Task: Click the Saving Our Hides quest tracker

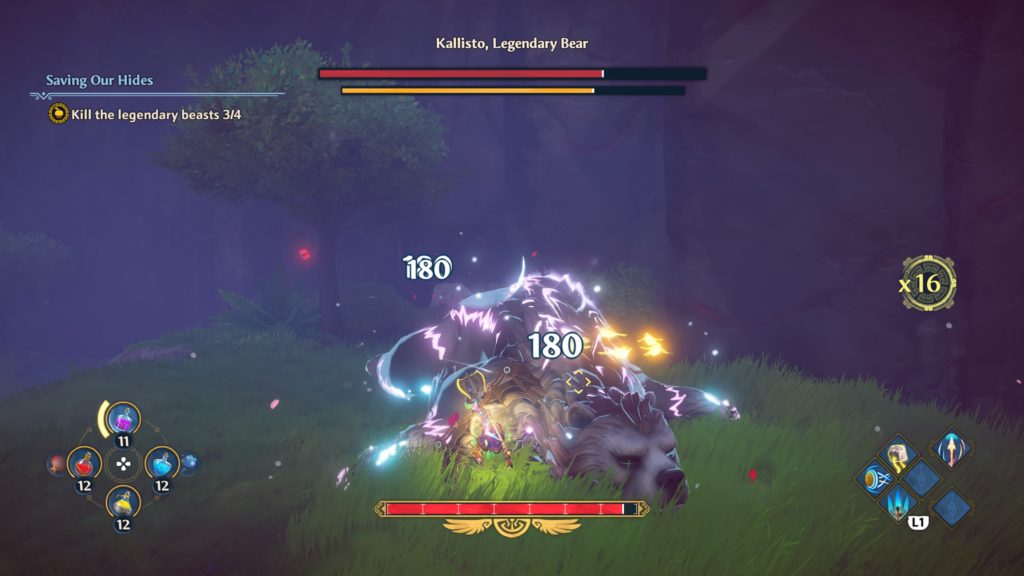Action: 99,80
